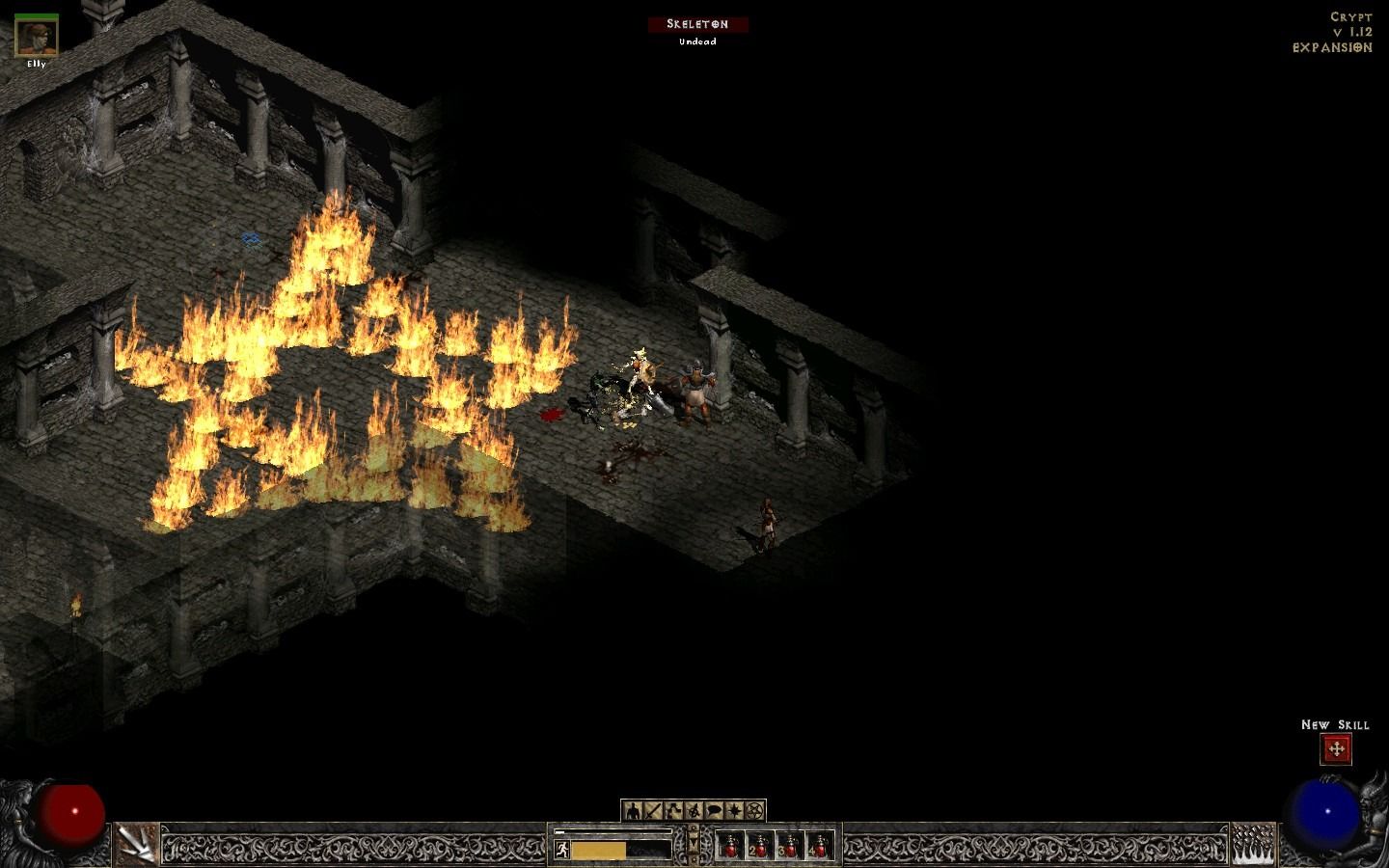This screenshot has height=868, width=1389.
Task: Use the healing potion in belt slot 2
Action: 759,846
